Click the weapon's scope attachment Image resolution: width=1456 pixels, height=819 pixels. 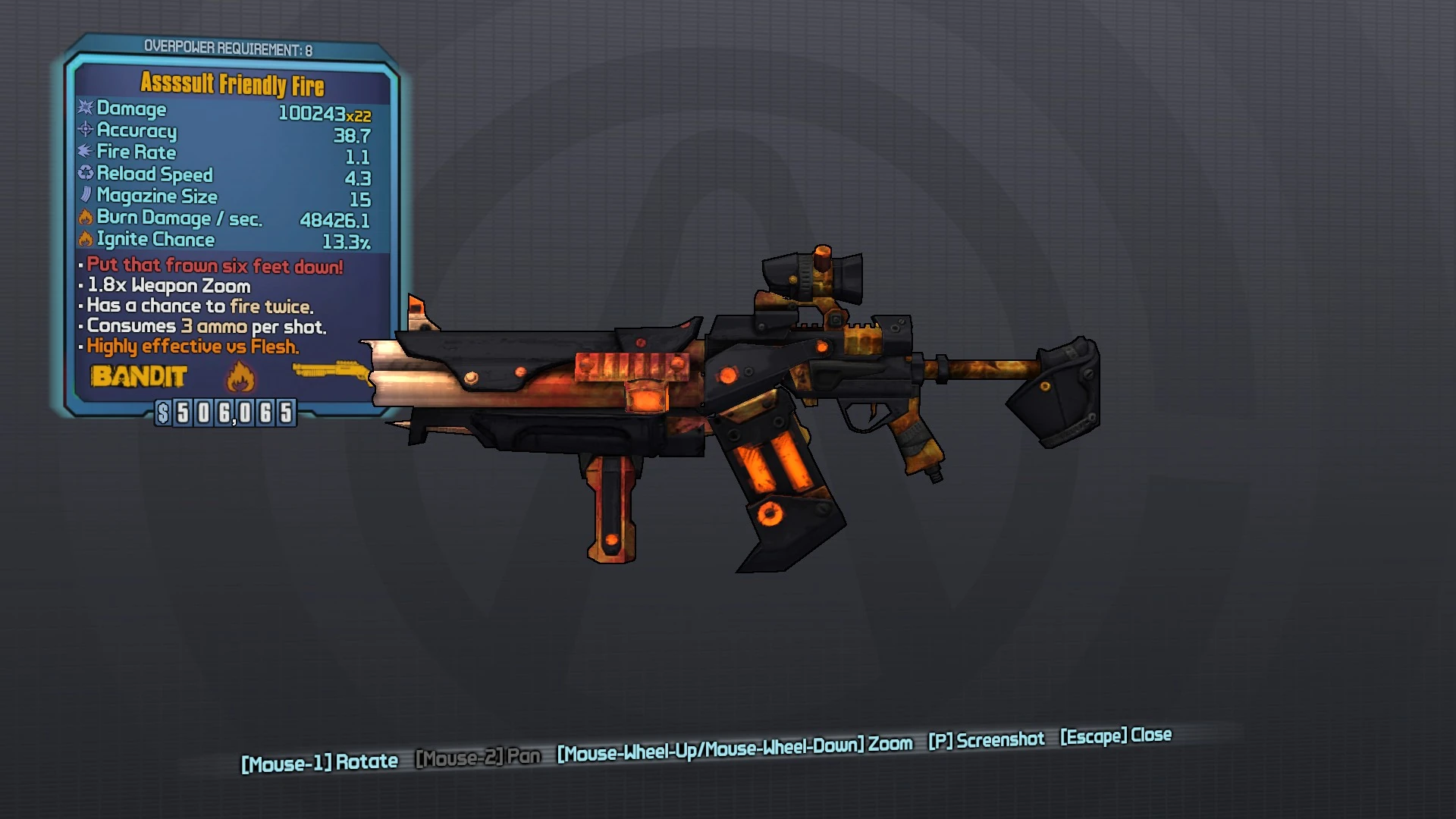click(x=811, y=277)
